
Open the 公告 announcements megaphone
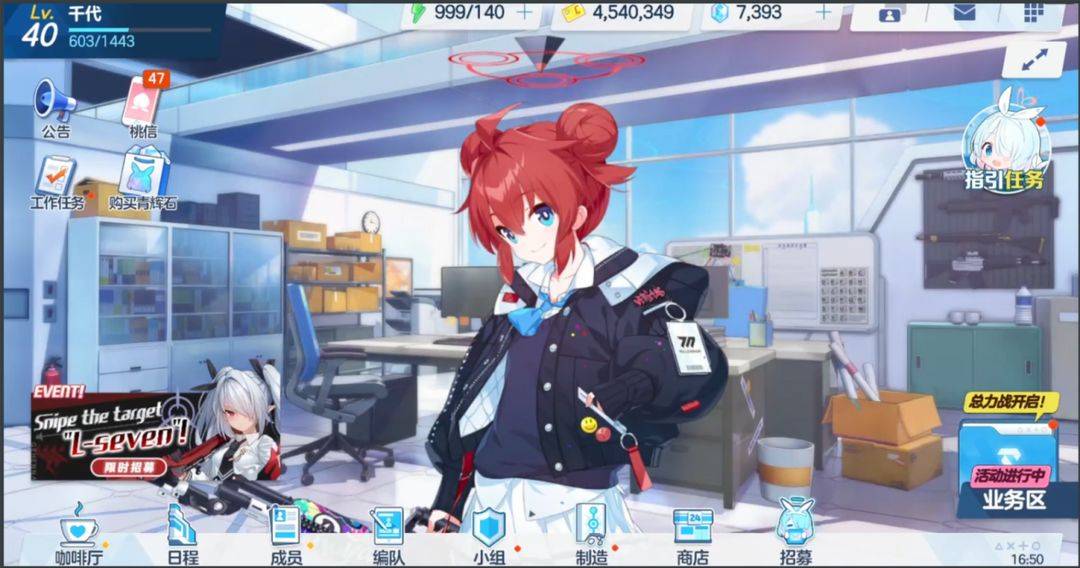pos(55,105)
